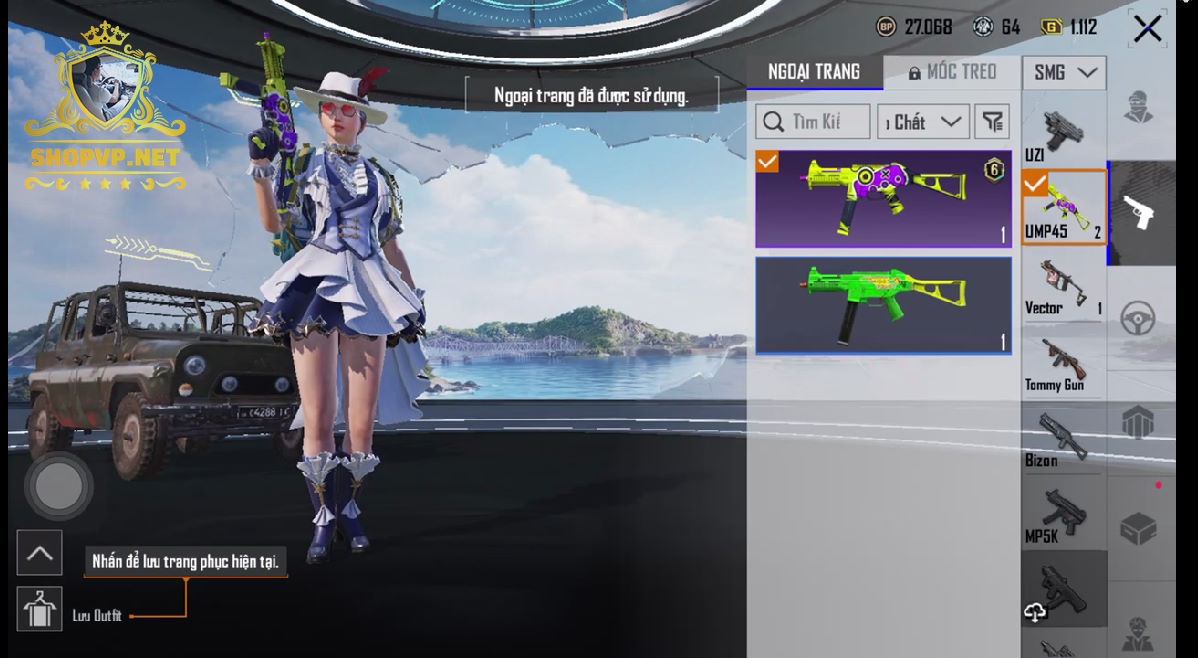The width and height of the screenshot is (1198, 658).
Task: Pick Tommy Gun from the weapon list
Action: point(1062,362)
